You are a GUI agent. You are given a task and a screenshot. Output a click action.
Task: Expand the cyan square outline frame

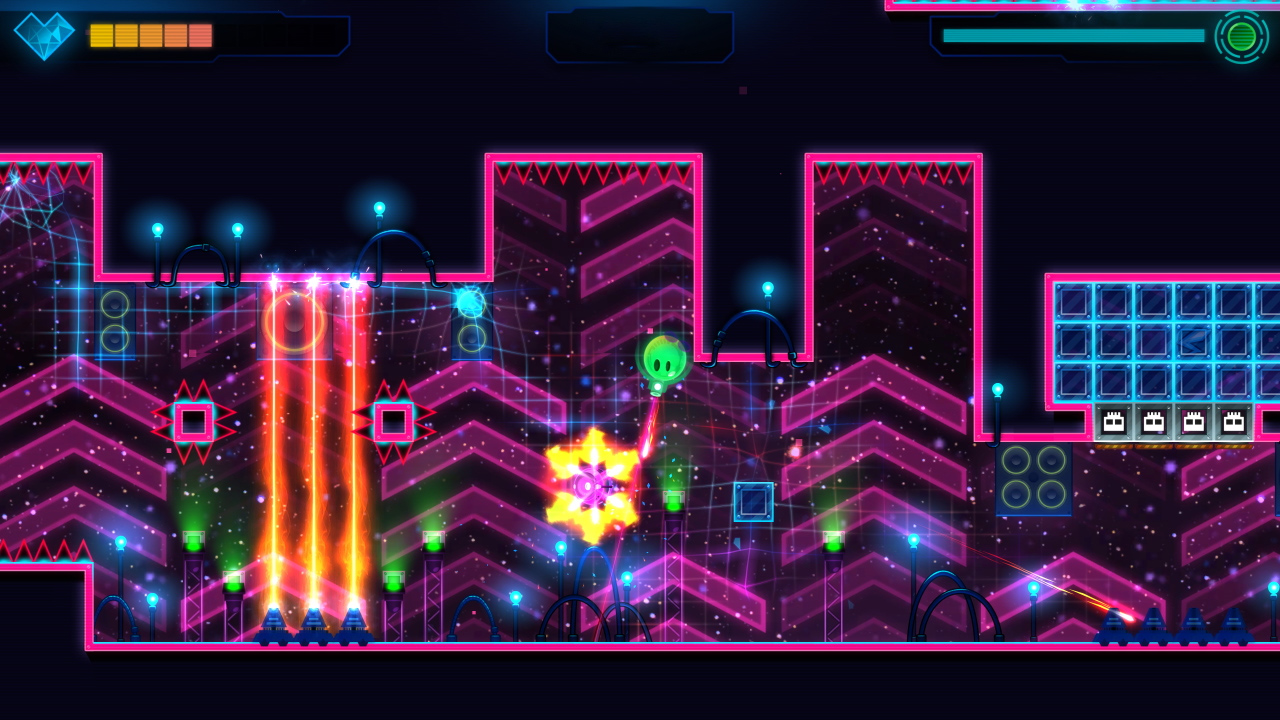pyautogui.click(x=755, y=500)
